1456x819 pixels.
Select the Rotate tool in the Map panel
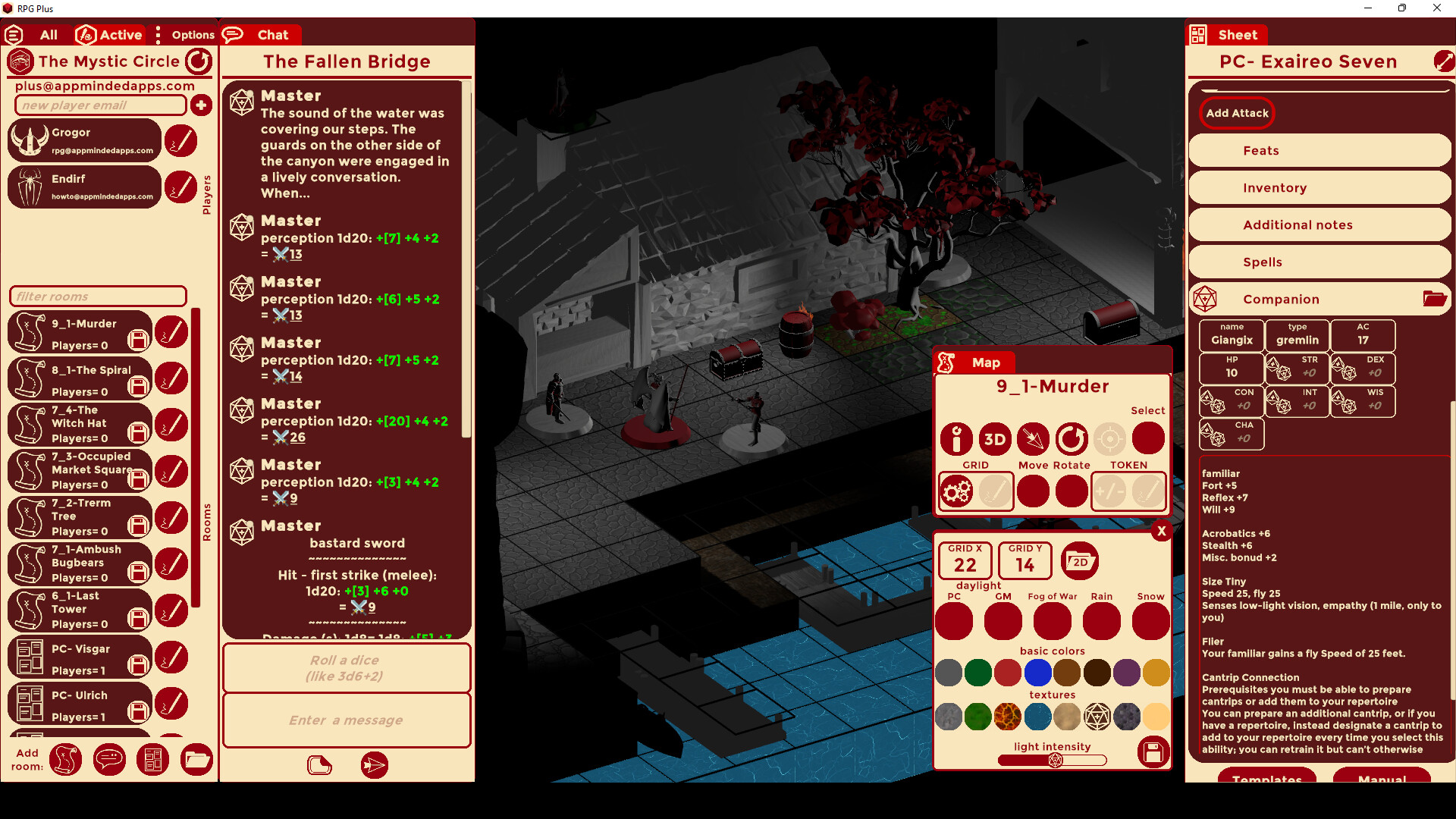point(1071,439)
